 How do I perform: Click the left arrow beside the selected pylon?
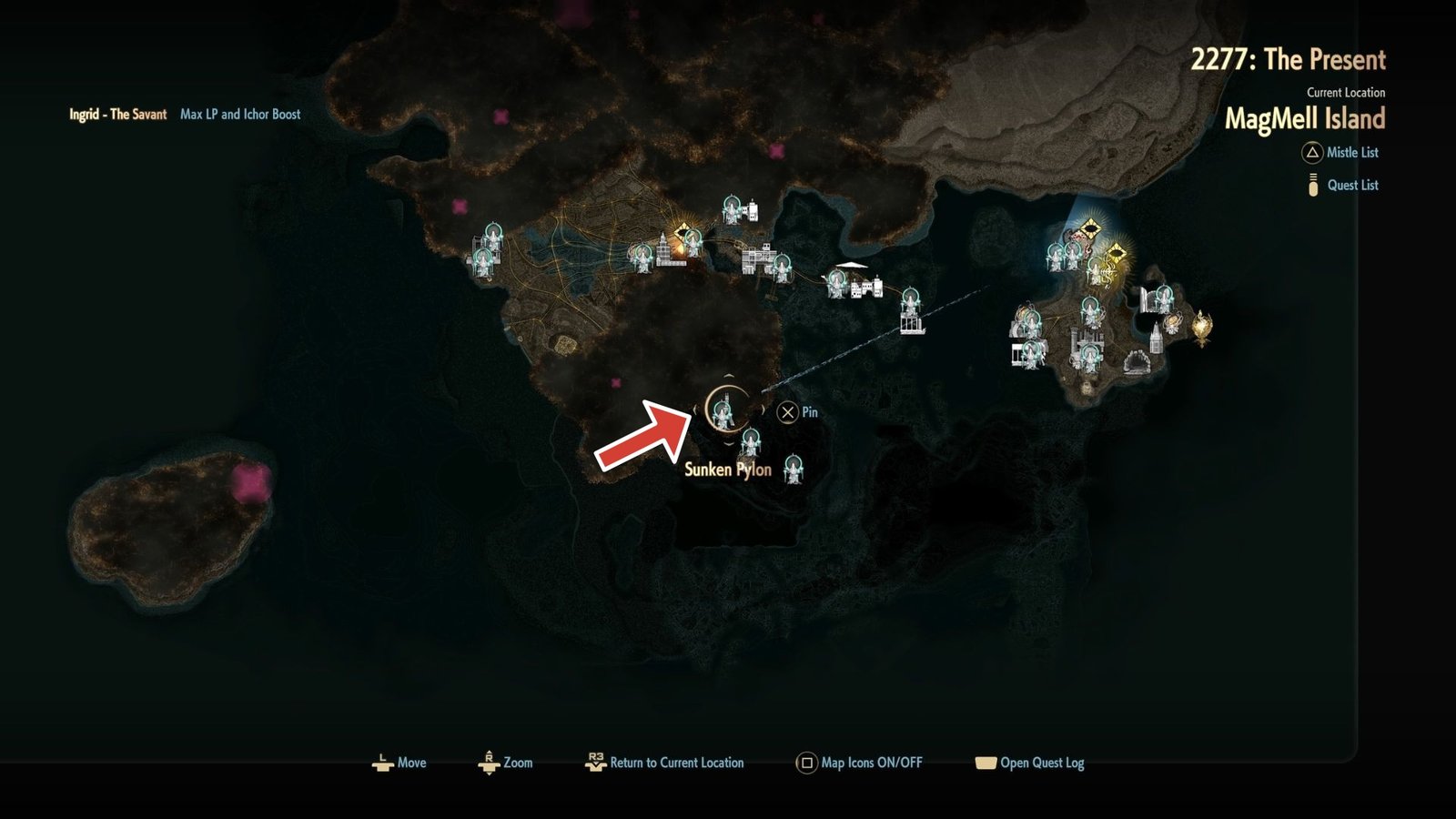click(x=695, y=409)
